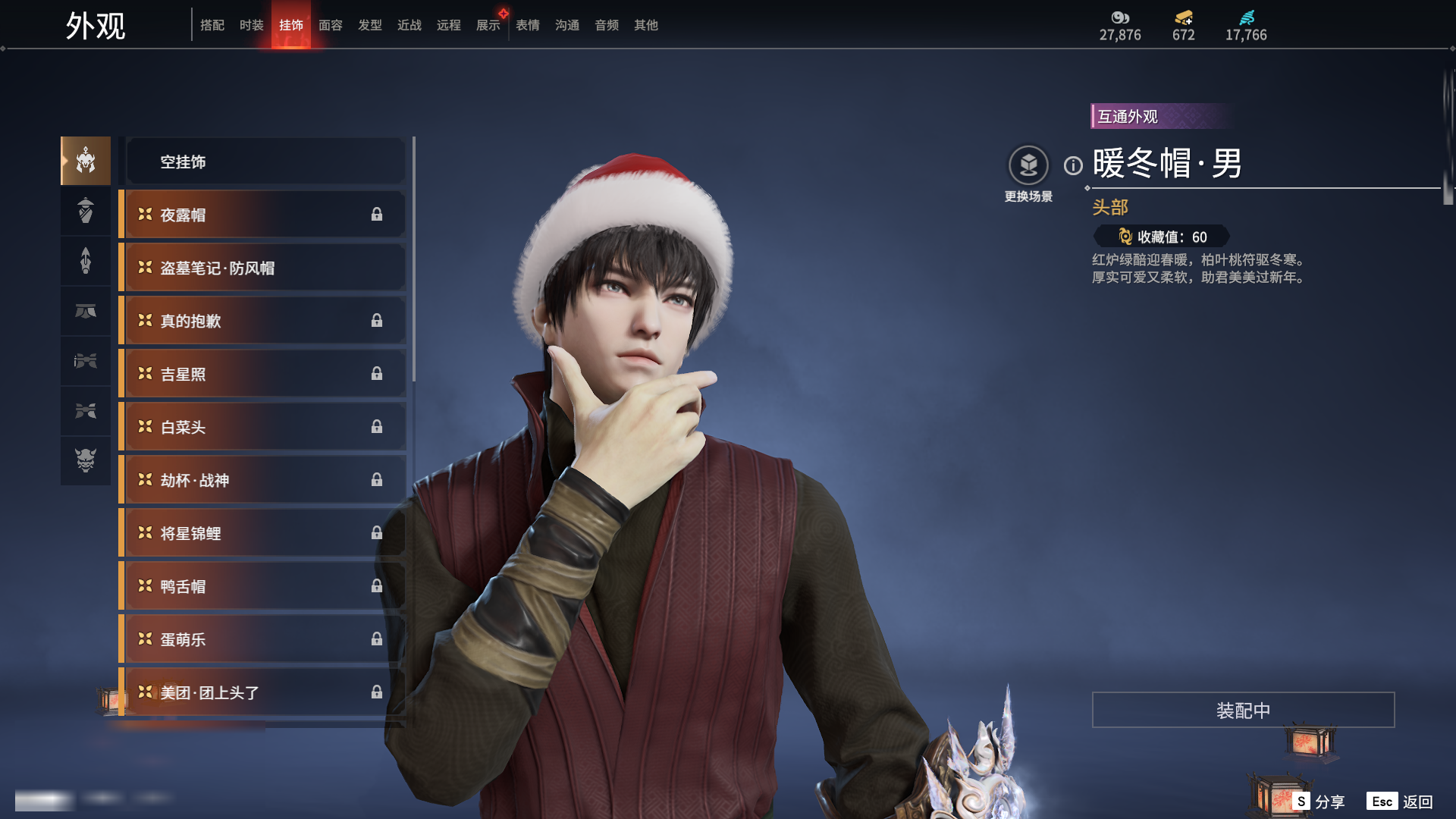Choose the 空挂饰 empty accessory row
Image resolution: width=1456 pixels, height=819 pixels.
[265, 162]
